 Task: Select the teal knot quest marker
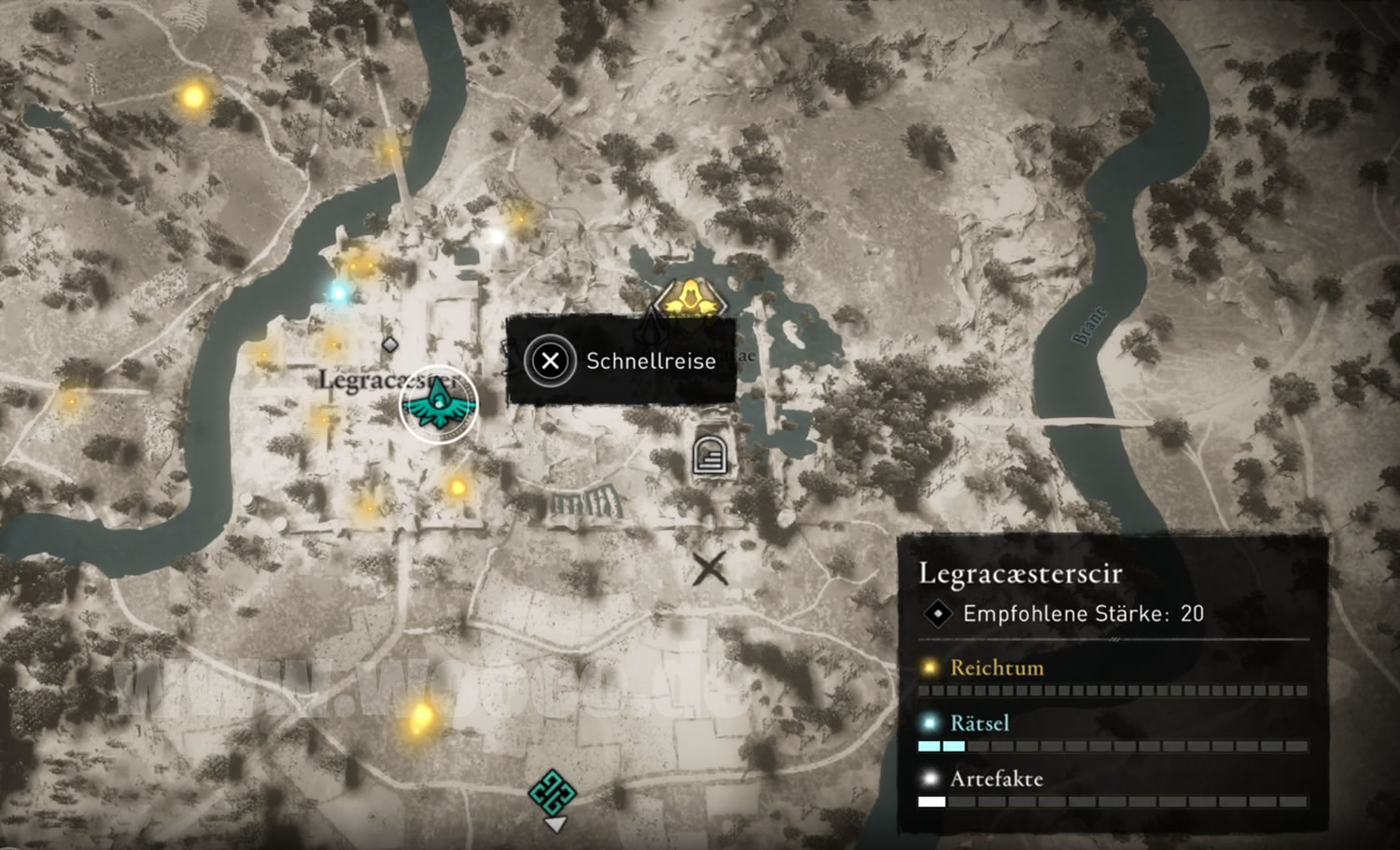point(553,791)
